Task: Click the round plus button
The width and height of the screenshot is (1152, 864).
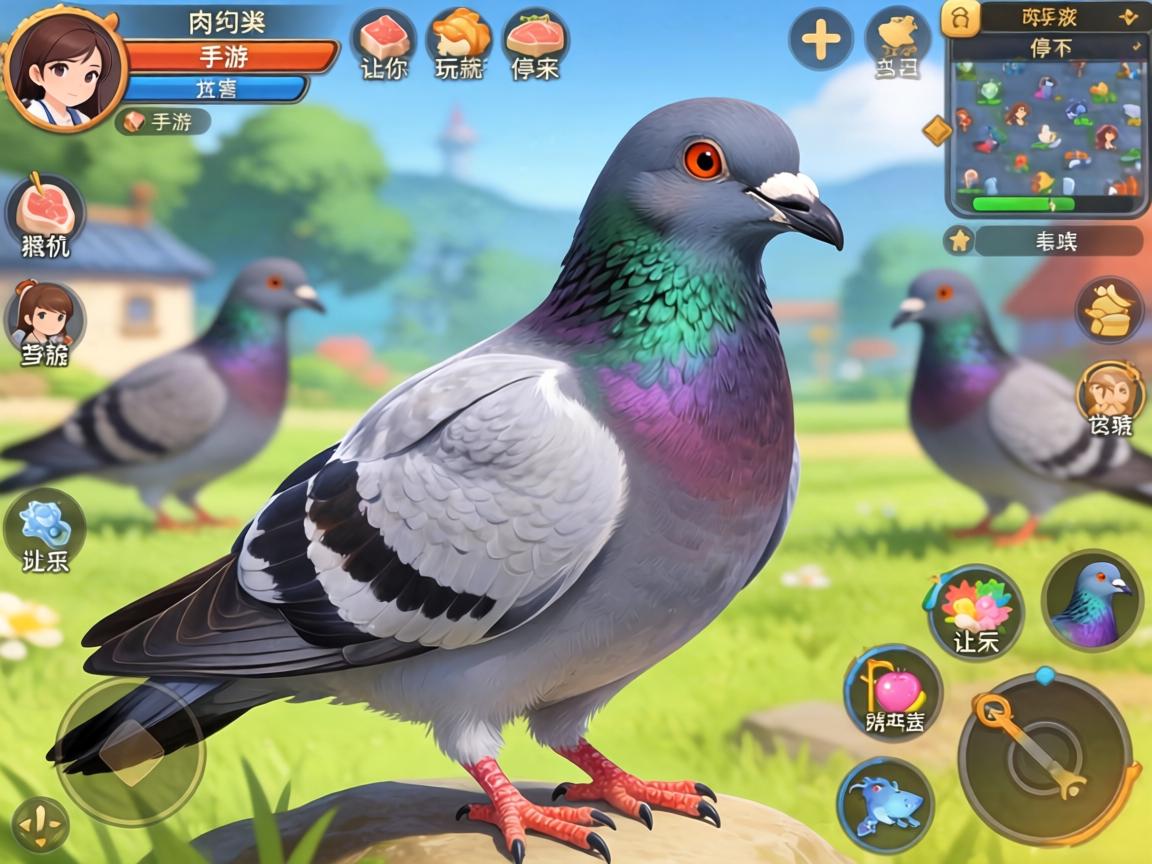Action: tap(820, 40)
